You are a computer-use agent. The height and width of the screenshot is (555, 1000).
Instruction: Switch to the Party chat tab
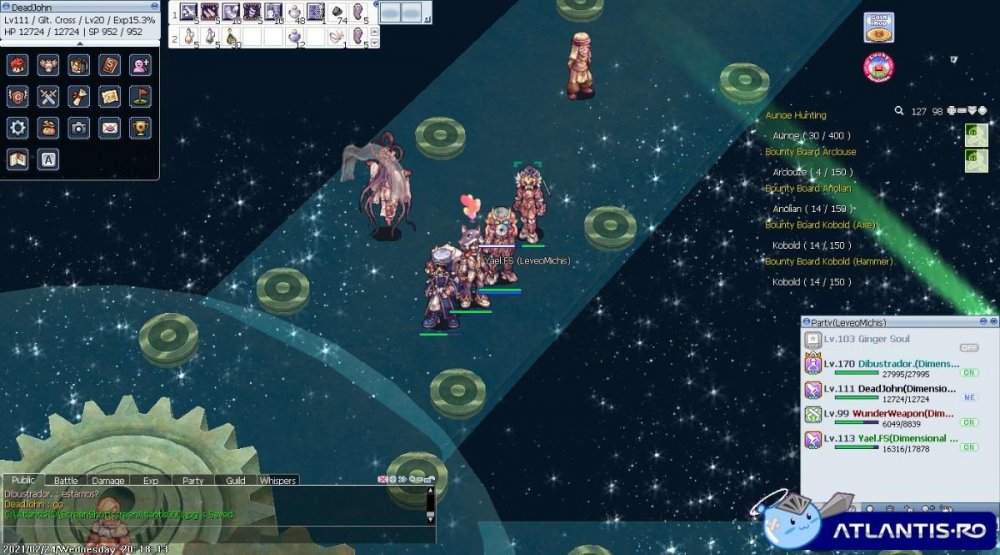click(193, 481)
